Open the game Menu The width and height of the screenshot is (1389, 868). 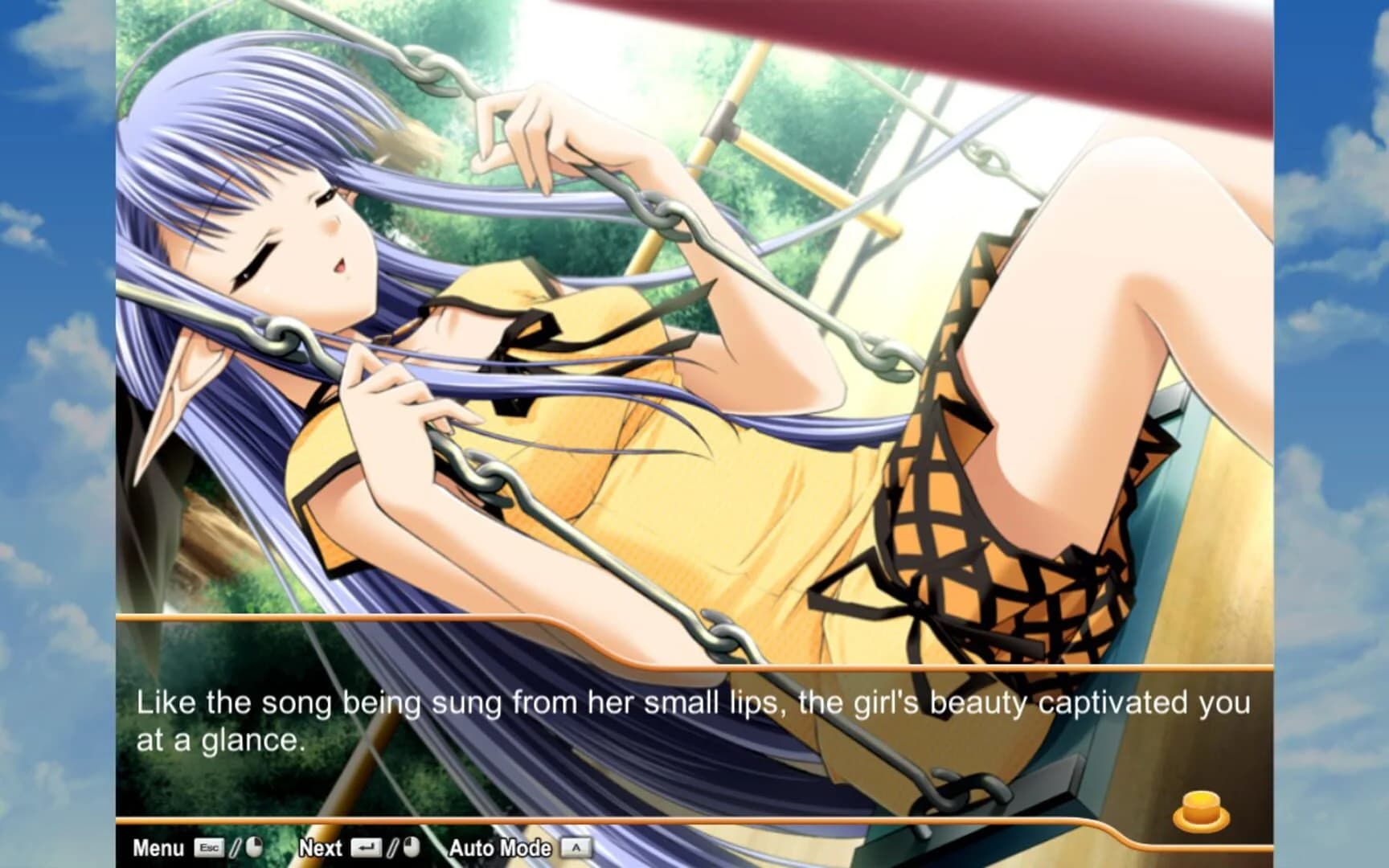pos(161,846)
